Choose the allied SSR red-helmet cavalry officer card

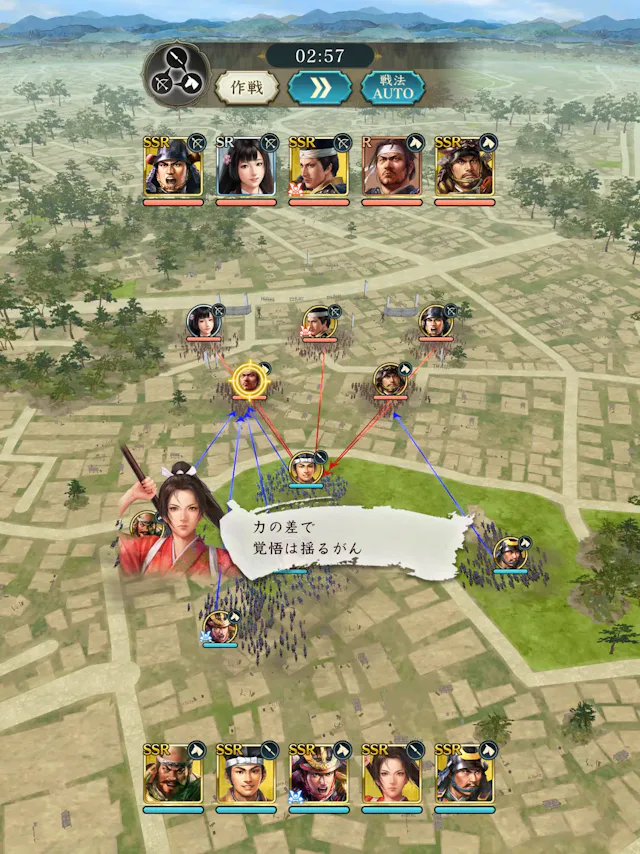(319, 774)
